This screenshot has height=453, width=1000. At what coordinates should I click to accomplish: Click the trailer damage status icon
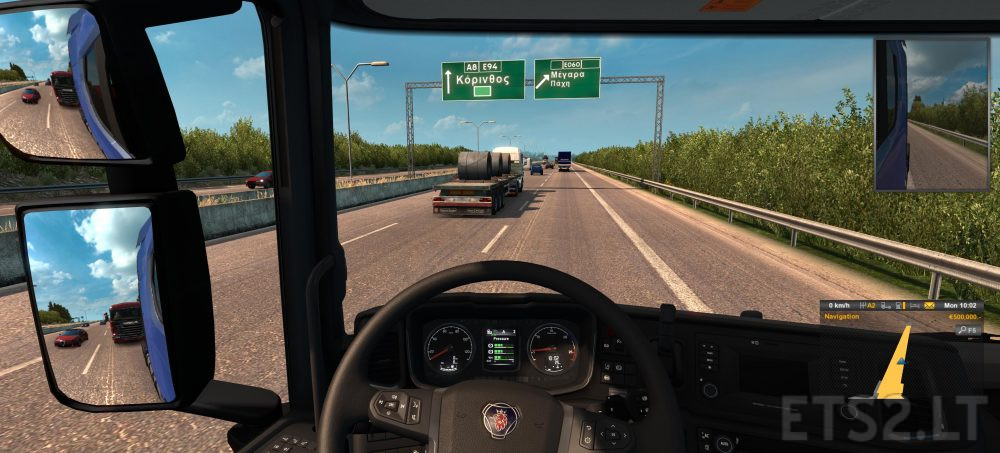click(884, 306)
